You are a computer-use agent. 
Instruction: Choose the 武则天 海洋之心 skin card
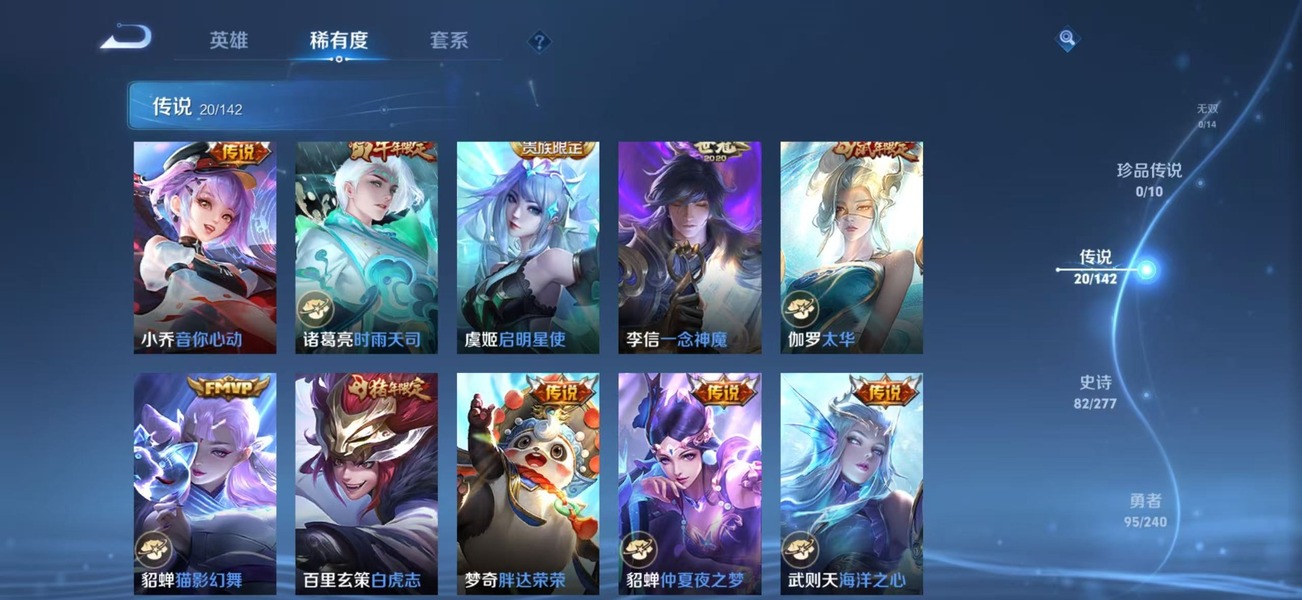(x=852, y=483)
